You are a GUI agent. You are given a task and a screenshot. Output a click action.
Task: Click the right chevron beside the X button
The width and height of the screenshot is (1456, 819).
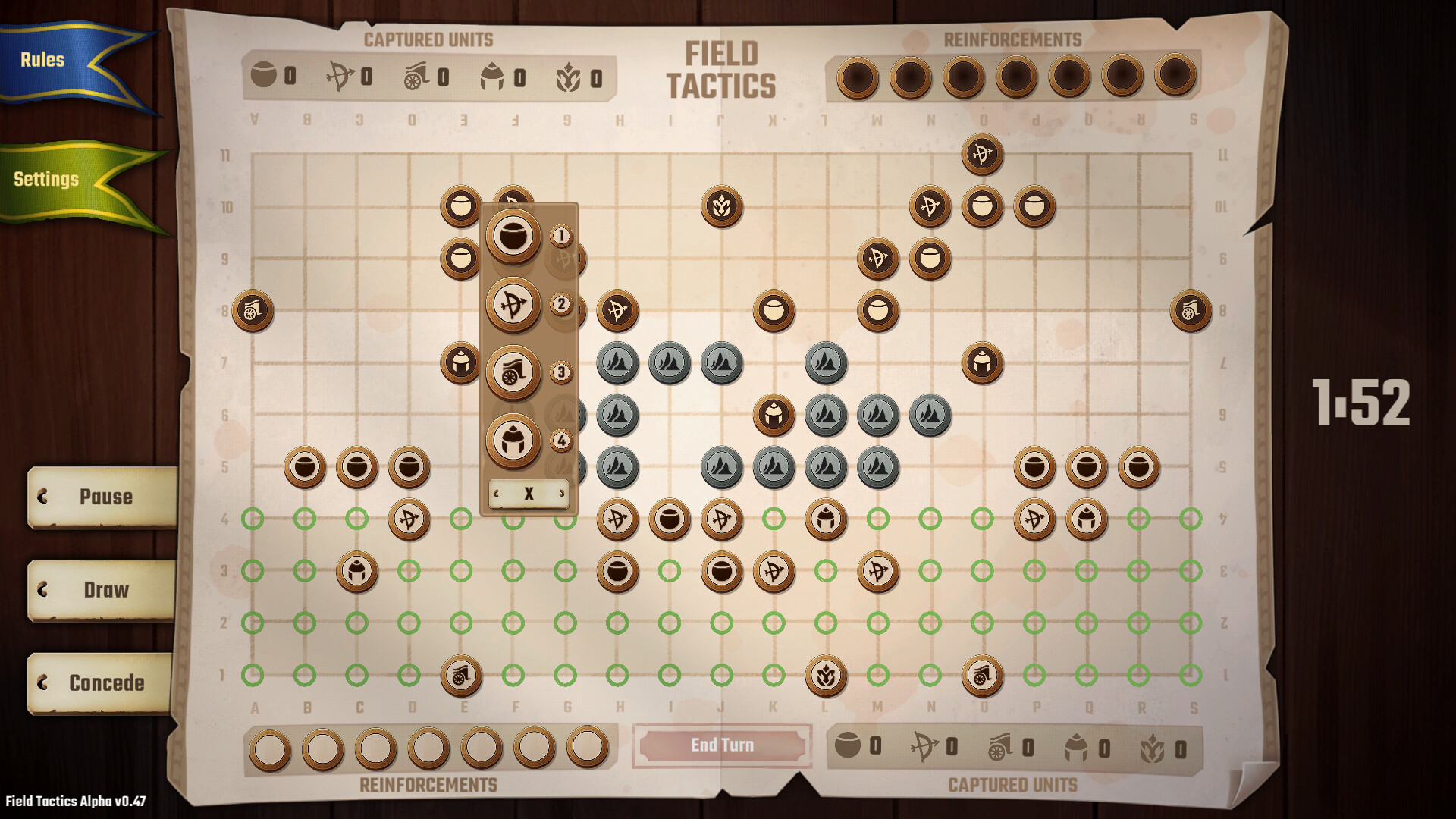click(x=561, y=493)
